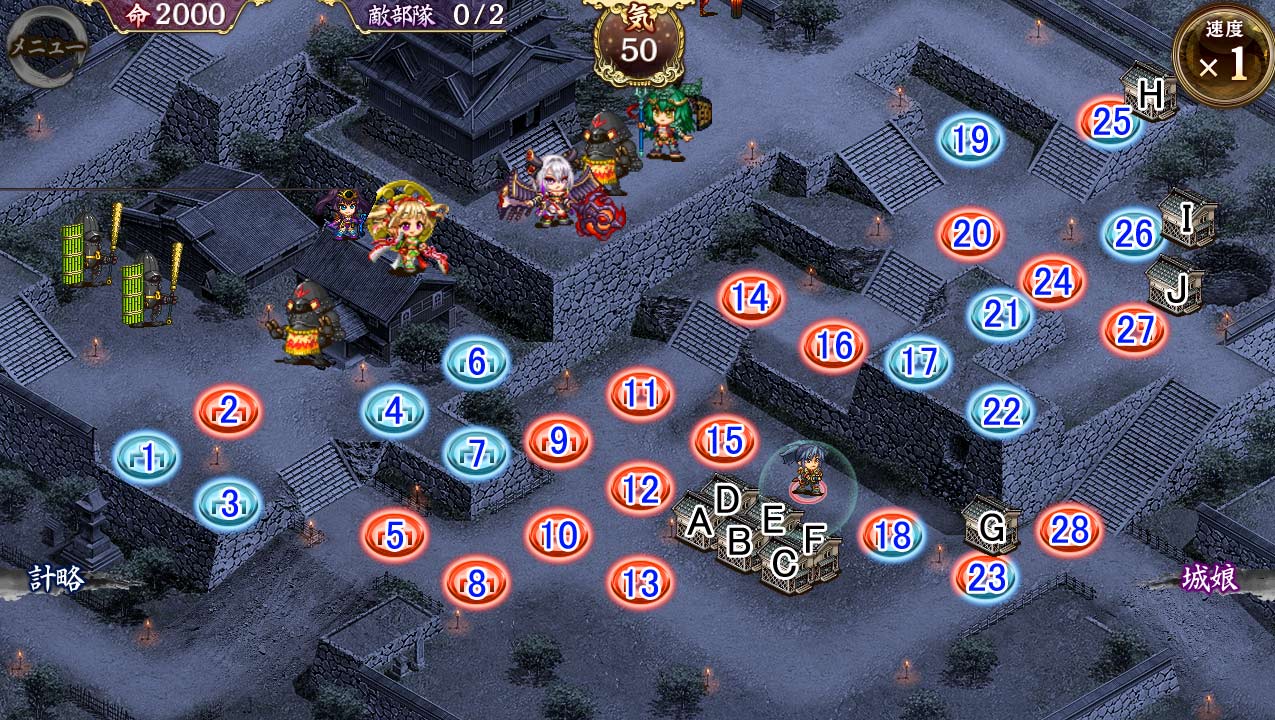This screenshot has height=720, width=1275.
Task: Choose blue deployment tile number 19
Action: click(x=970, y=141)
